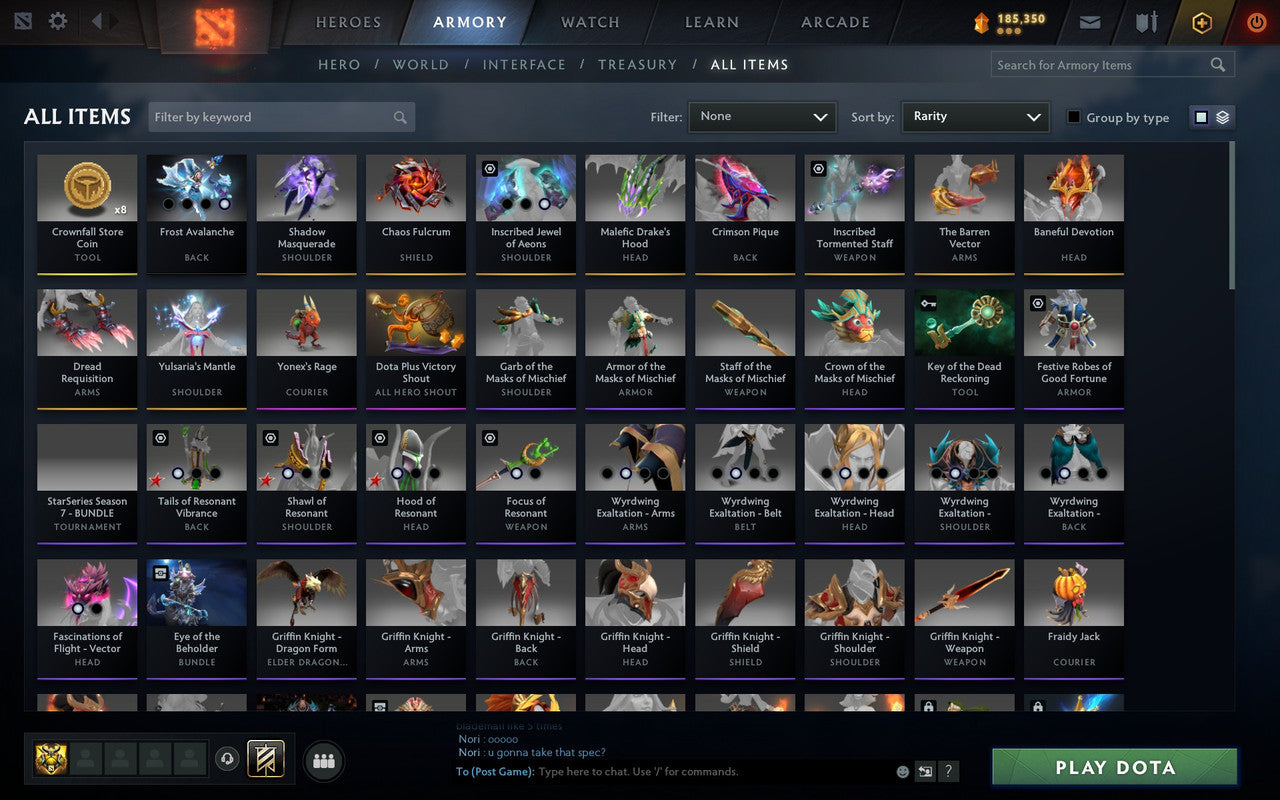
Task: Click the power exit icon
Action: (1256, 22)
